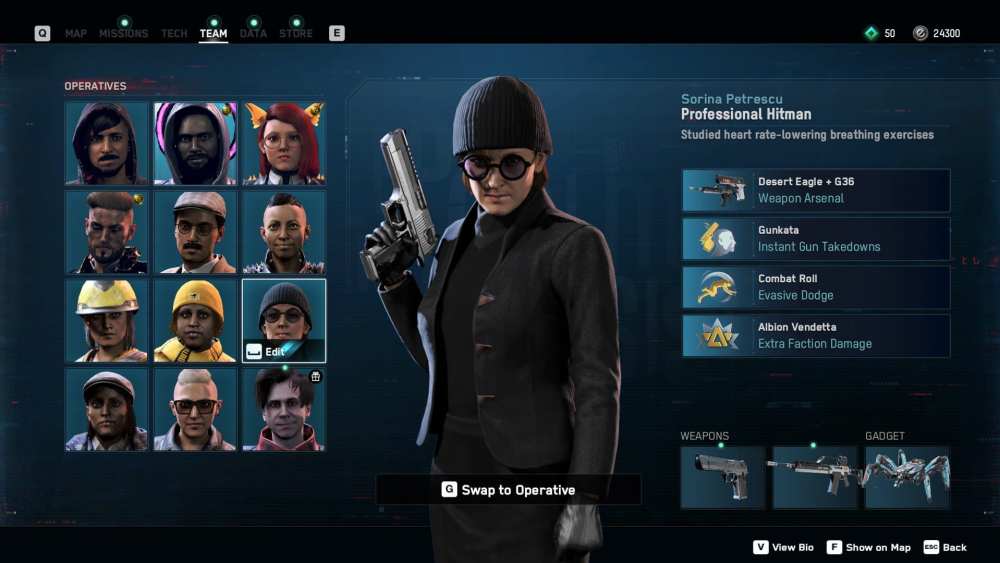Click the Albion Vendetta perk
The image size is (1000, 563).
click(815, 336)
